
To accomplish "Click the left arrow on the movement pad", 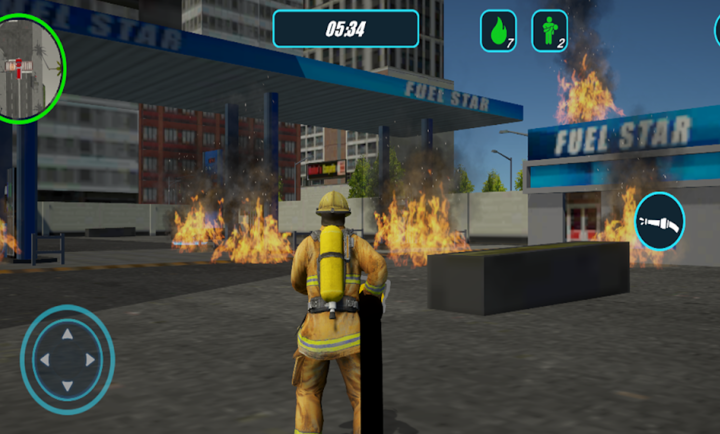I will coord(43,360).
